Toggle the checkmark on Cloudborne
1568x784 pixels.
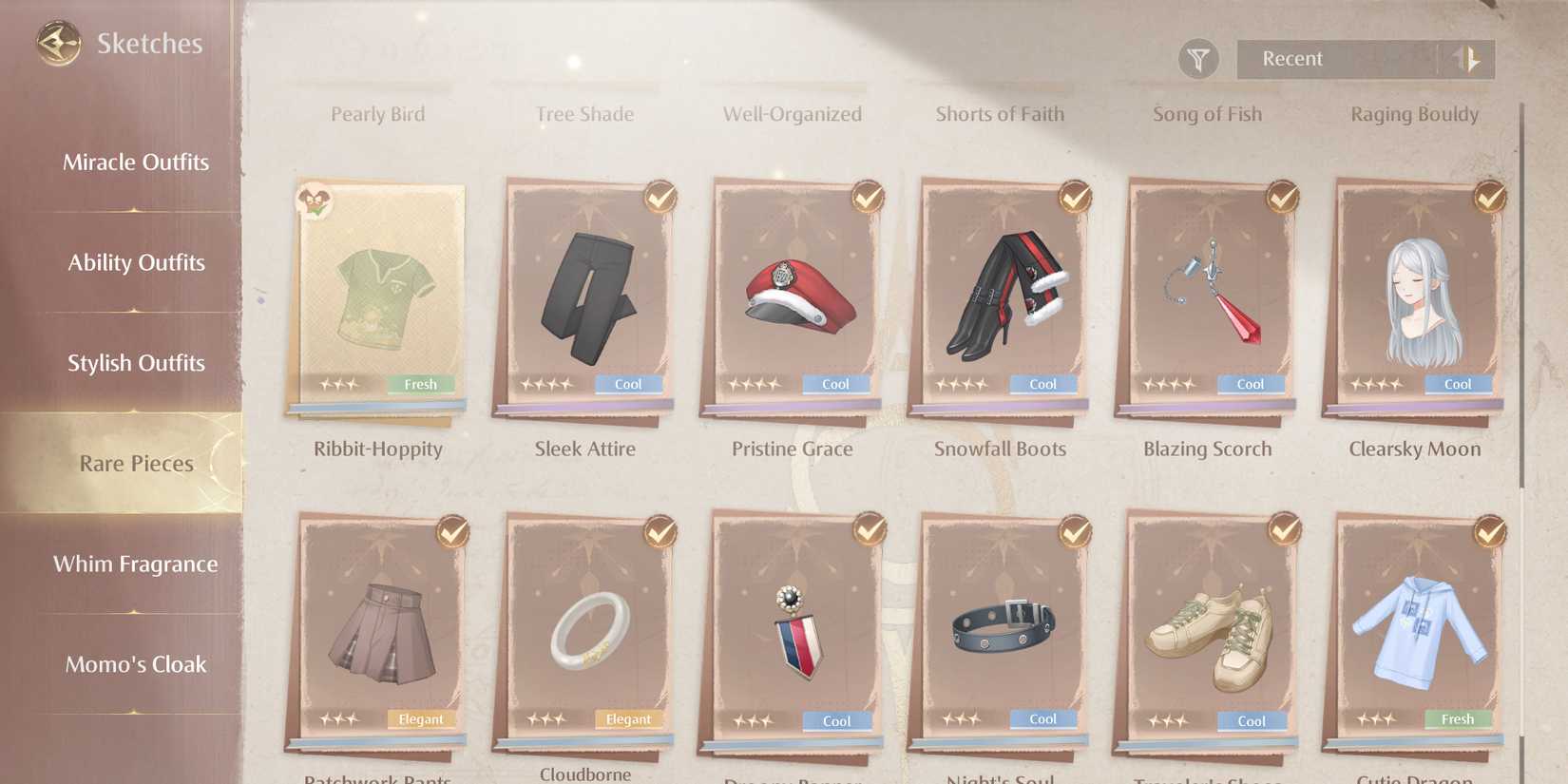click(x=658, y=532)
